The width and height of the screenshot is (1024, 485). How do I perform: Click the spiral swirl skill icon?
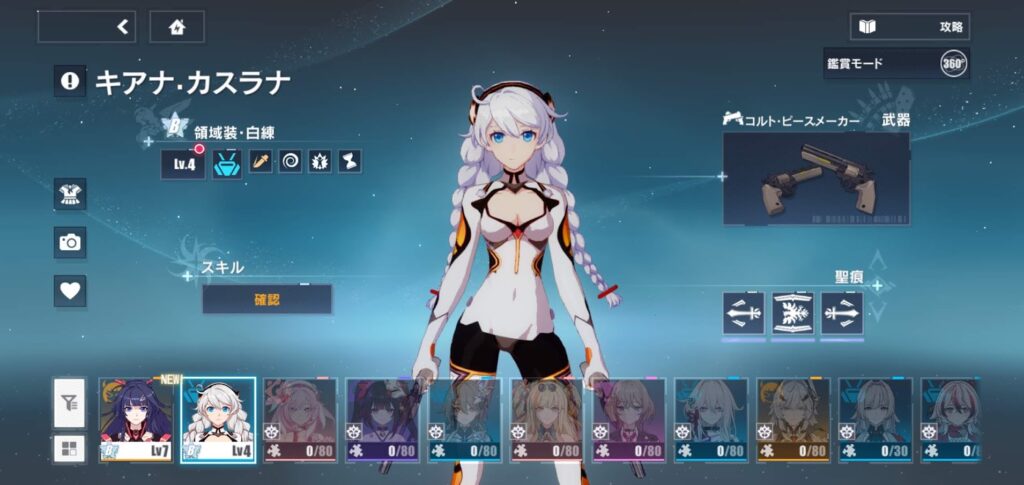click(290, 162)
